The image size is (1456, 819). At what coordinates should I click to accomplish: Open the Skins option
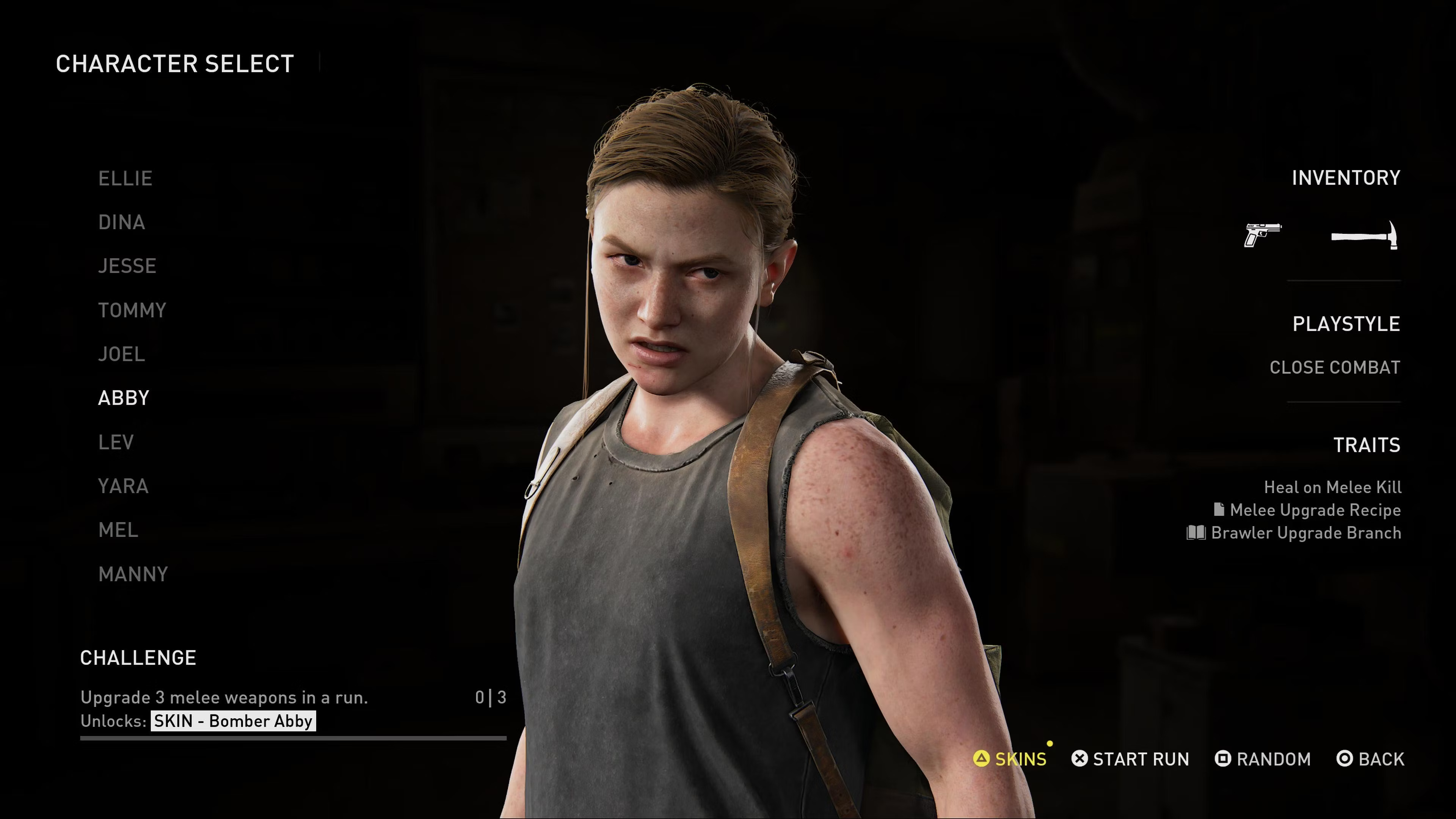pyautogui.click(x=1010, y=759)
